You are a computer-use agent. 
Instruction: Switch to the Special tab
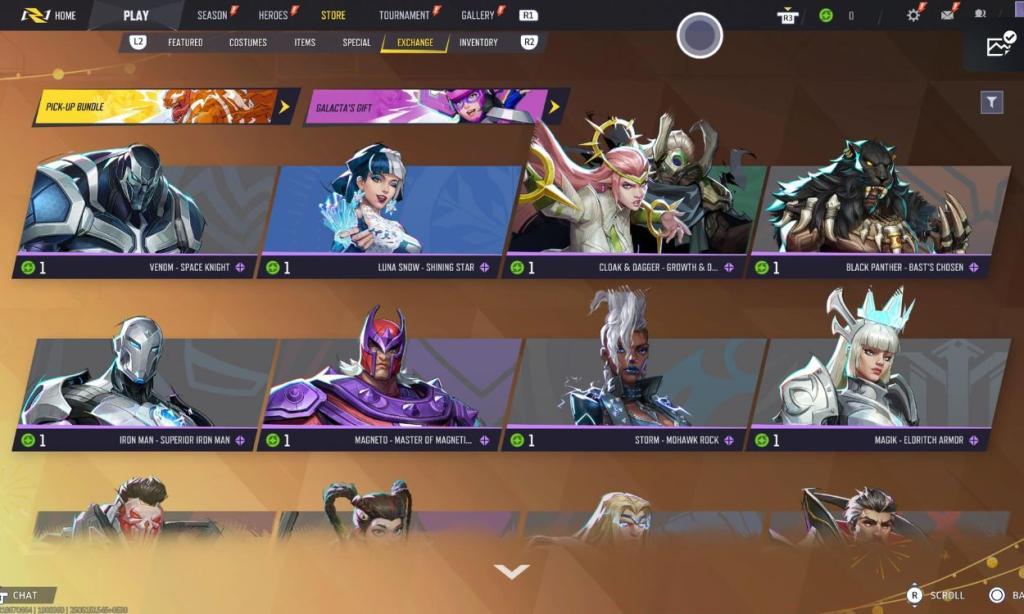[356, 43]
